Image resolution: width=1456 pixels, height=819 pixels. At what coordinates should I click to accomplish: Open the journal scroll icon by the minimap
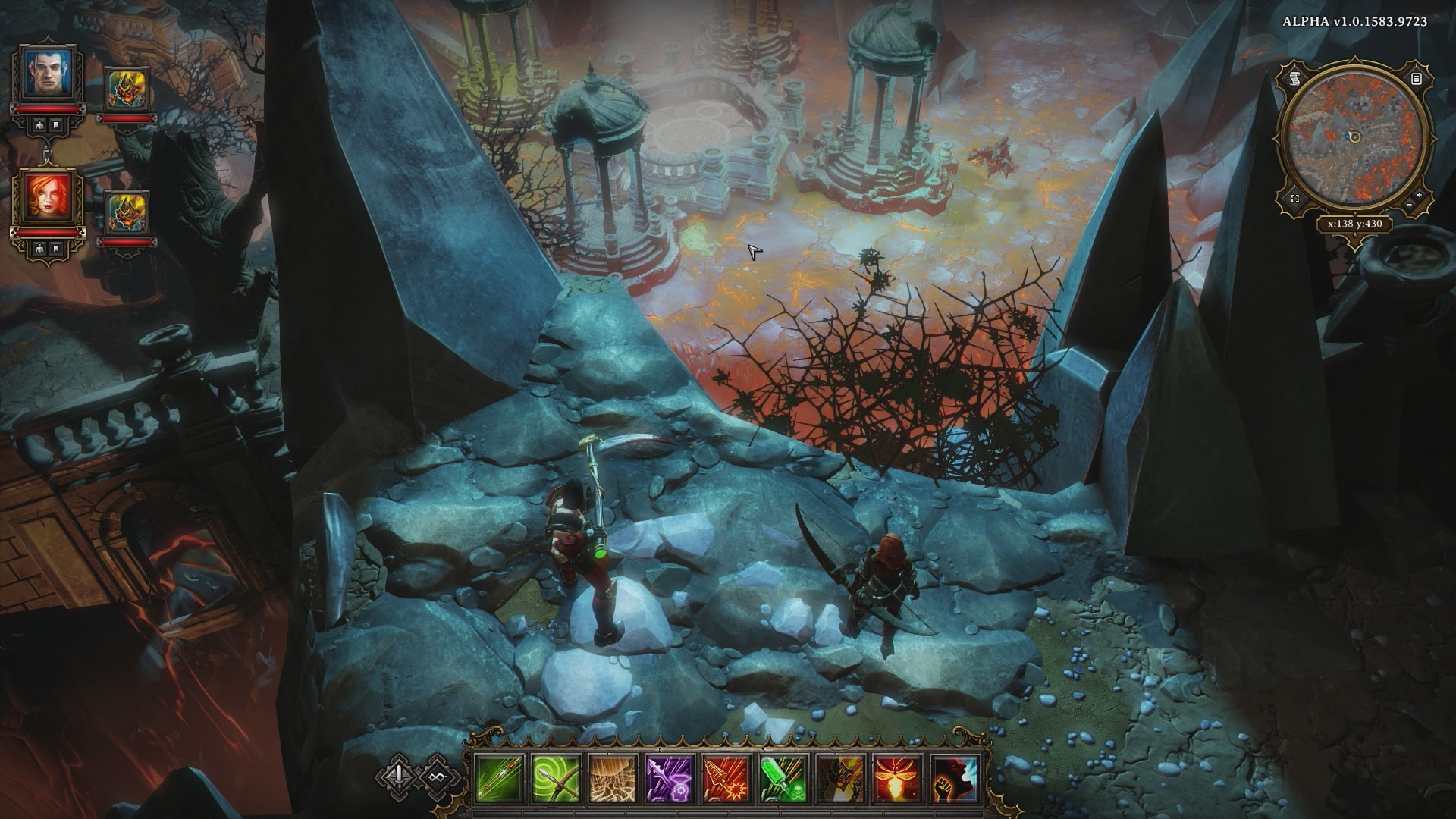(1294, 78)
